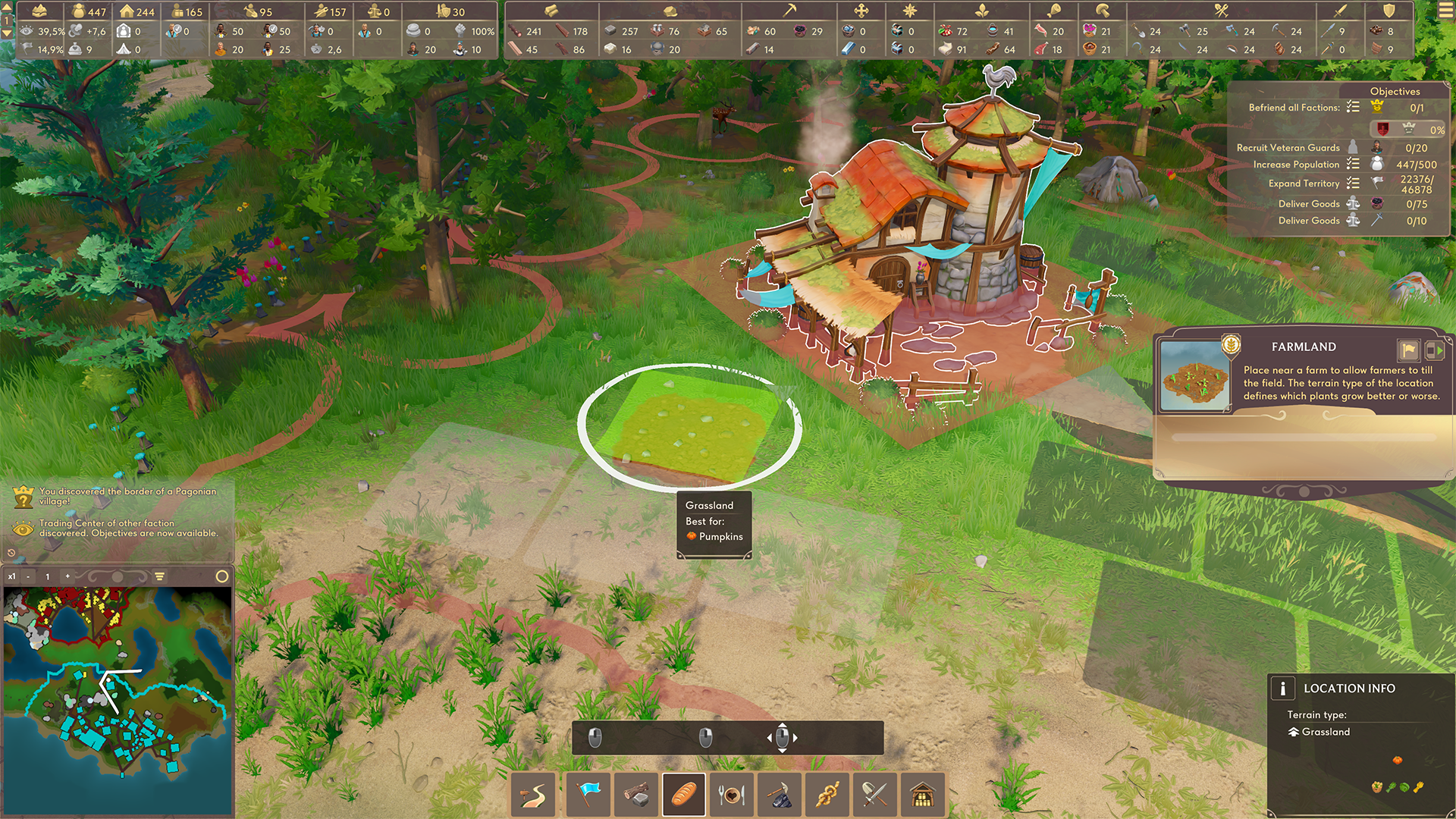Select the Befriend all Factions objective
Image resolution: width=1456 pixels, height=819 pixels.
click(1294, 108)
